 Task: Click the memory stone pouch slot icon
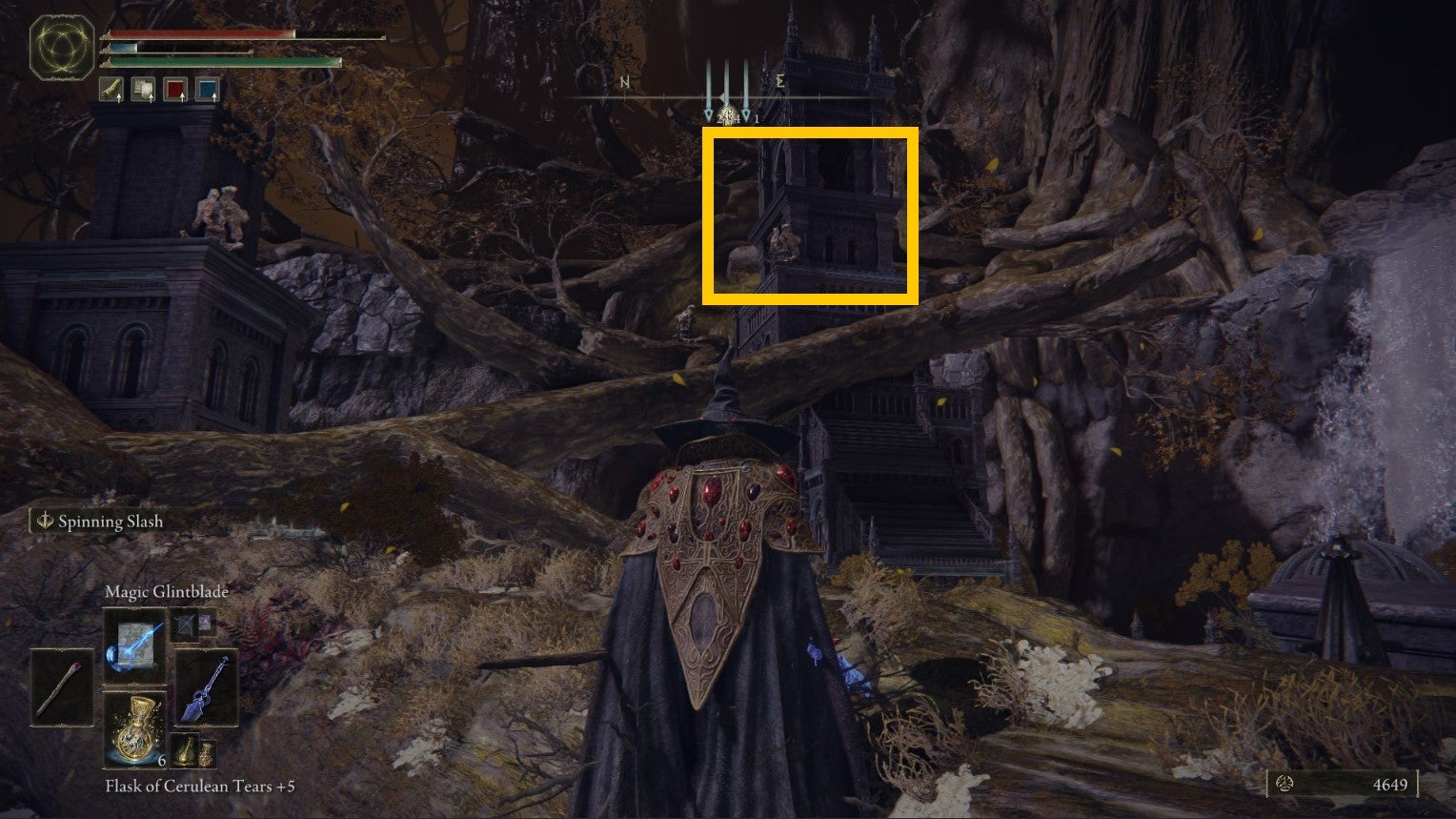point(143,90)
